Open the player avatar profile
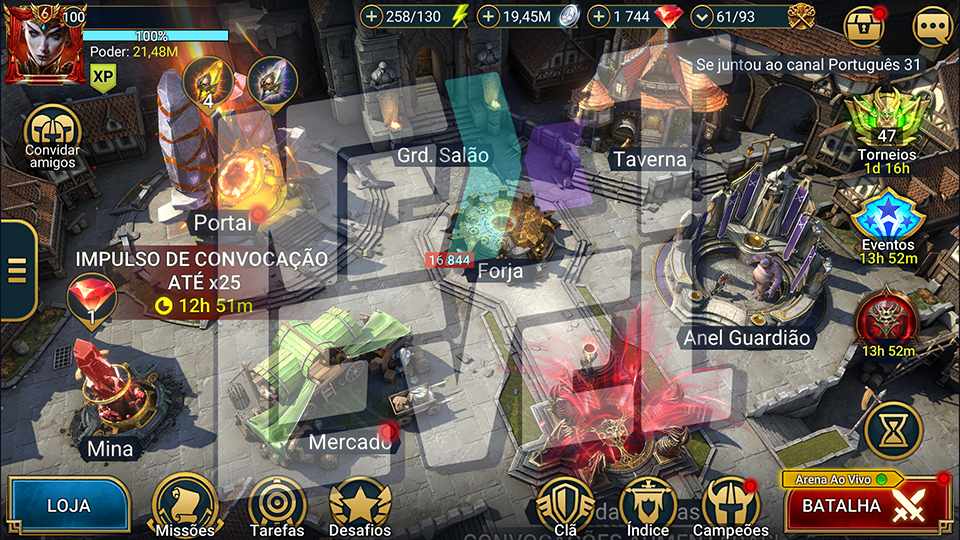 point(46,42)
